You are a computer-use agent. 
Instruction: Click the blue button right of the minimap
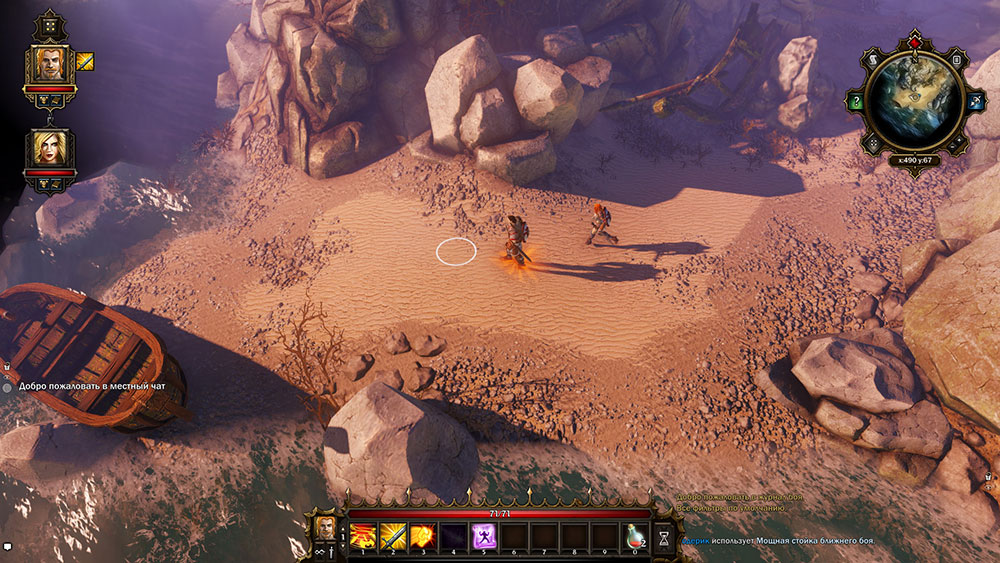(974, 100)
